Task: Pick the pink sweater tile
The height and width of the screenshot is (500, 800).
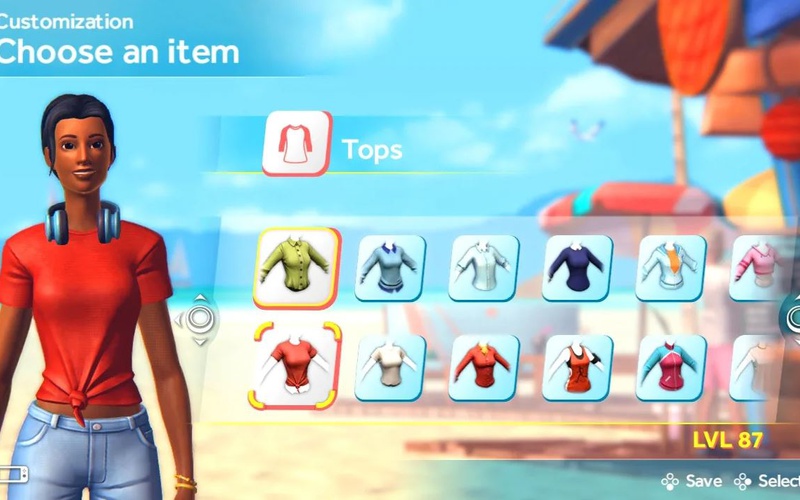Action: (755, 268)
